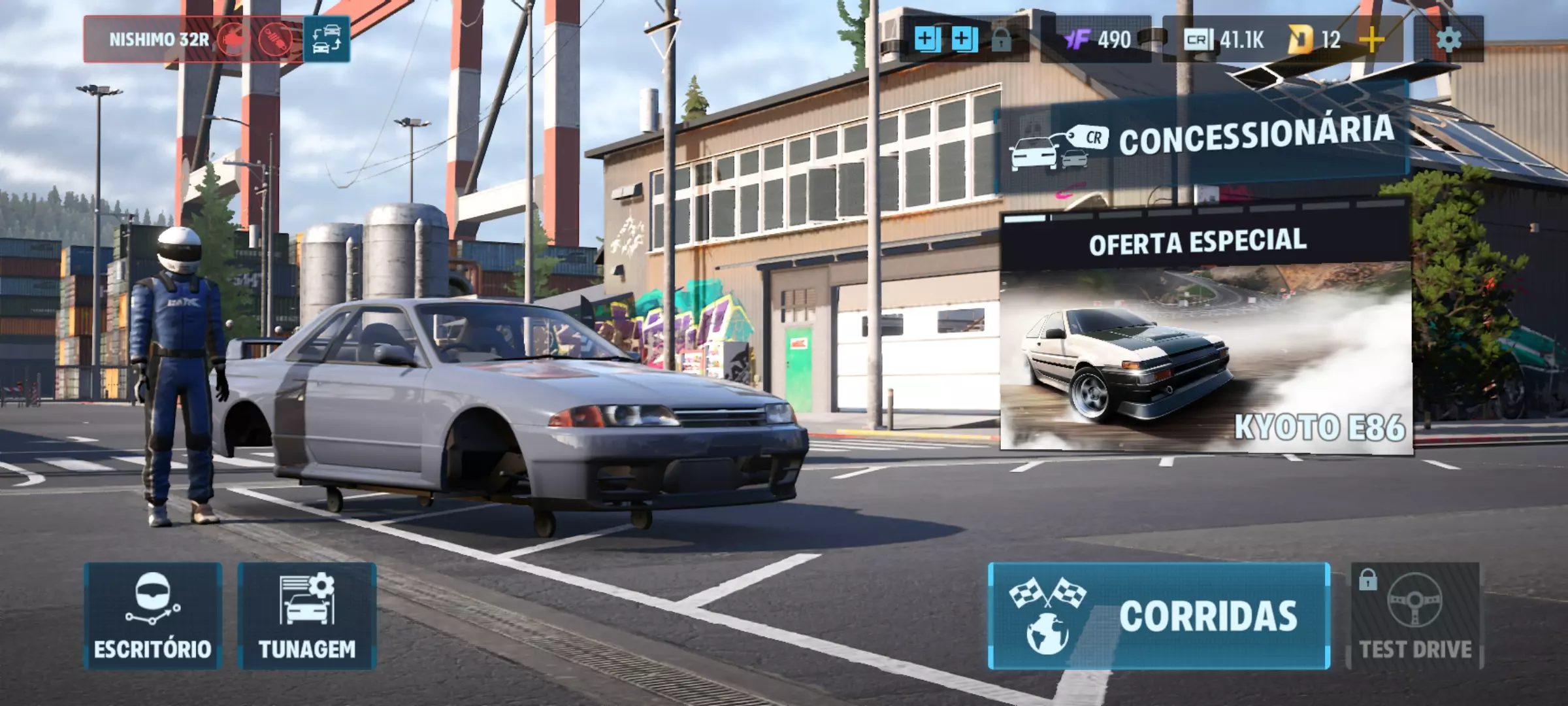Open settings with the gear icon
The width and height of the screenshot is (1568, 706).
[1448, 40]
